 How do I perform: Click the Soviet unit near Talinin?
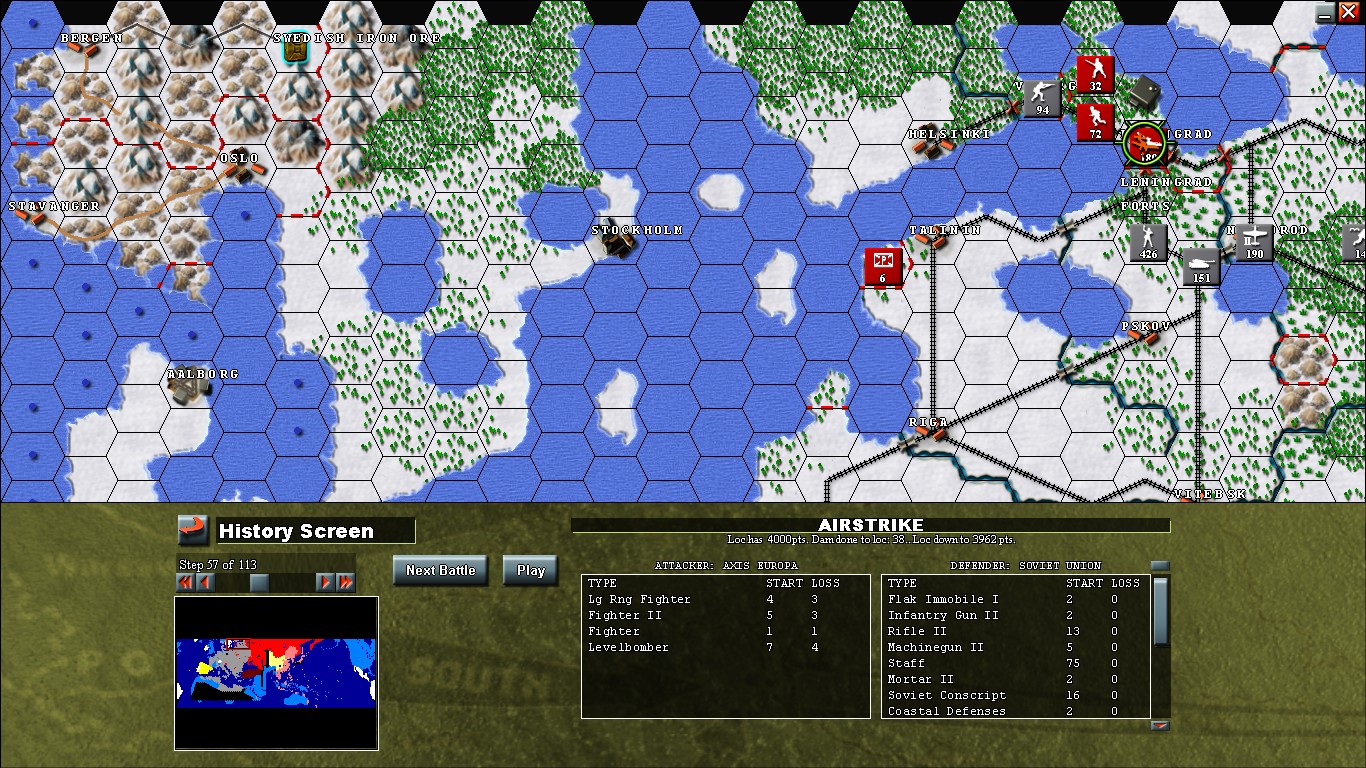(884, 266)
